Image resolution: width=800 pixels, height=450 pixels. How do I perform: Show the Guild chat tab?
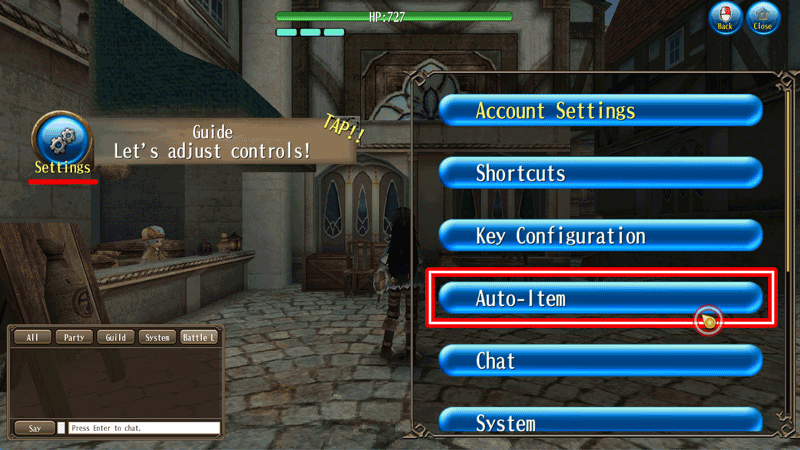115,338
